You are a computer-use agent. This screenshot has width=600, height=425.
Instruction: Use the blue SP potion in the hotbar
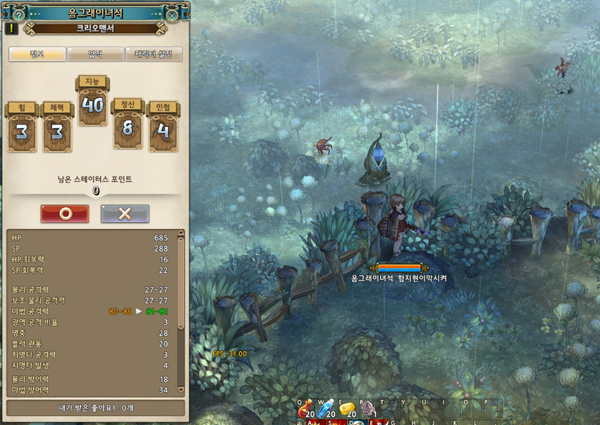point(327,410)
